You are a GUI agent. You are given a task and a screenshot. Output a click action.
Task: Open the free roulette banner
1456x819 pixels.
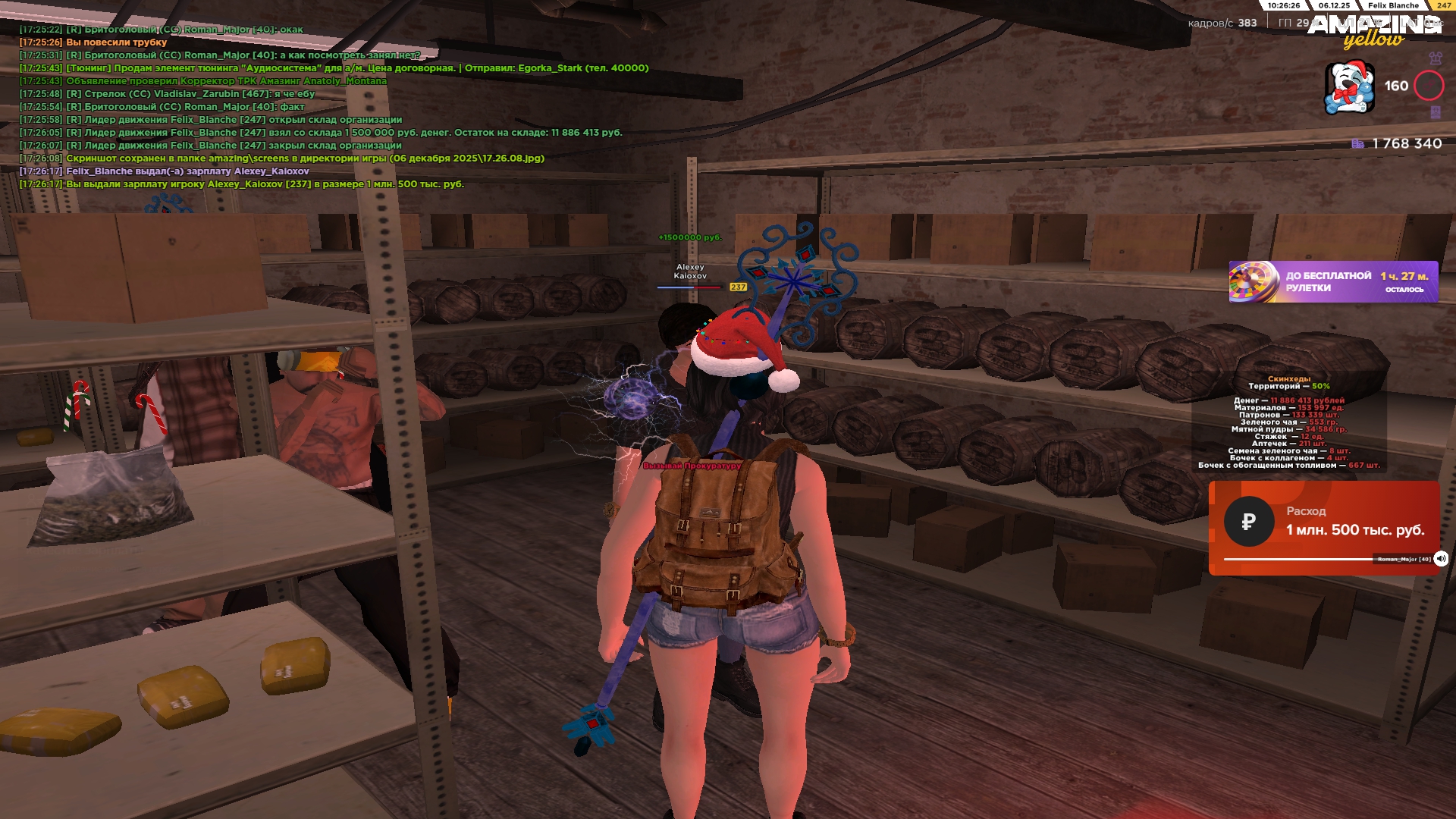1332,281
